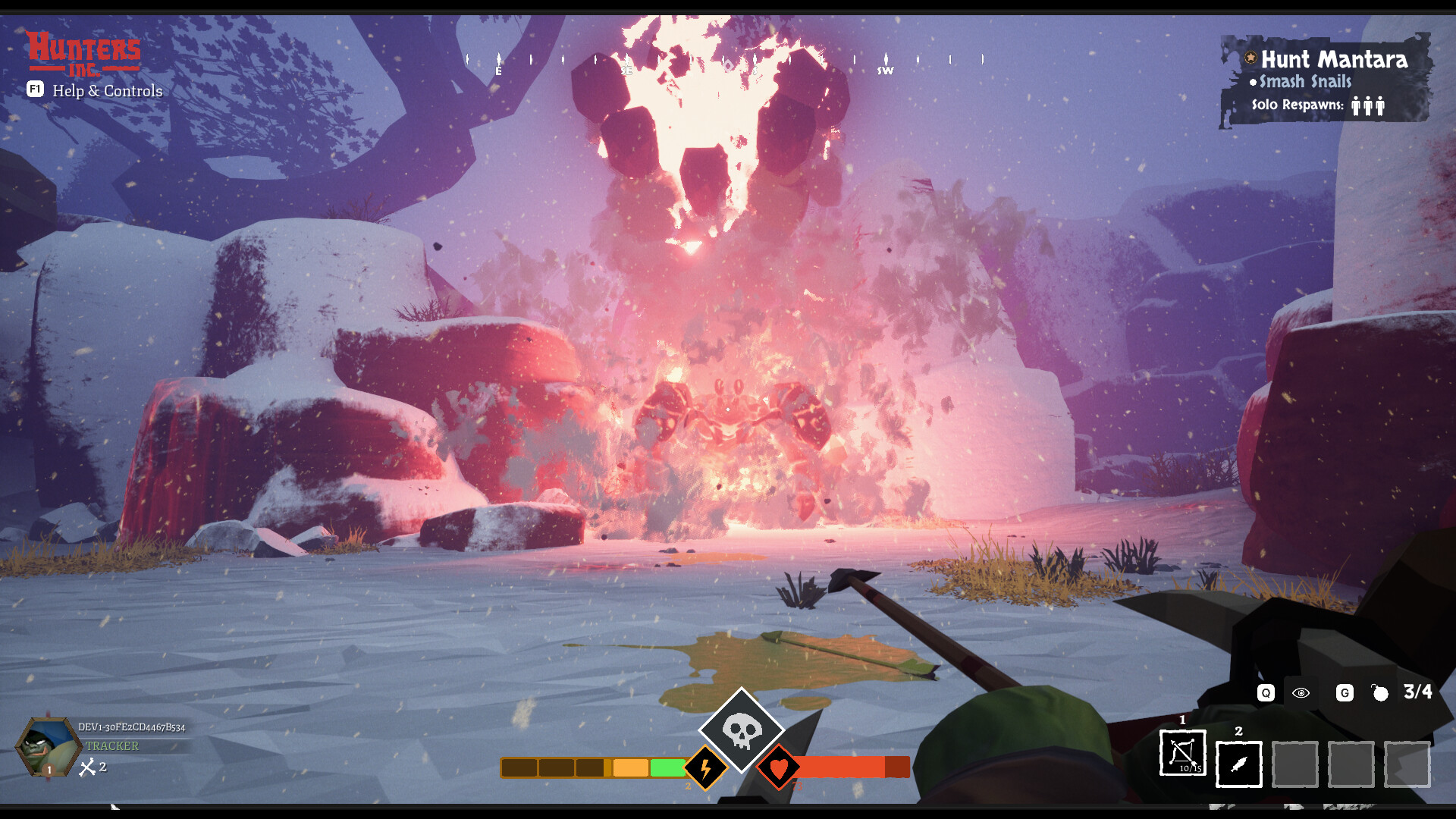Click the heart health icon
1456x819 pixels.
point(779,768)
